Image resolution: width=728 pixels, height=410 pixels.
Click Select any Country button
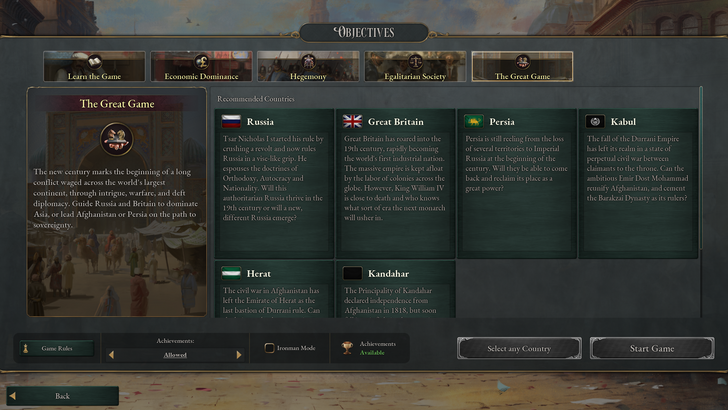pyautogui.click(x=519, y=349)
